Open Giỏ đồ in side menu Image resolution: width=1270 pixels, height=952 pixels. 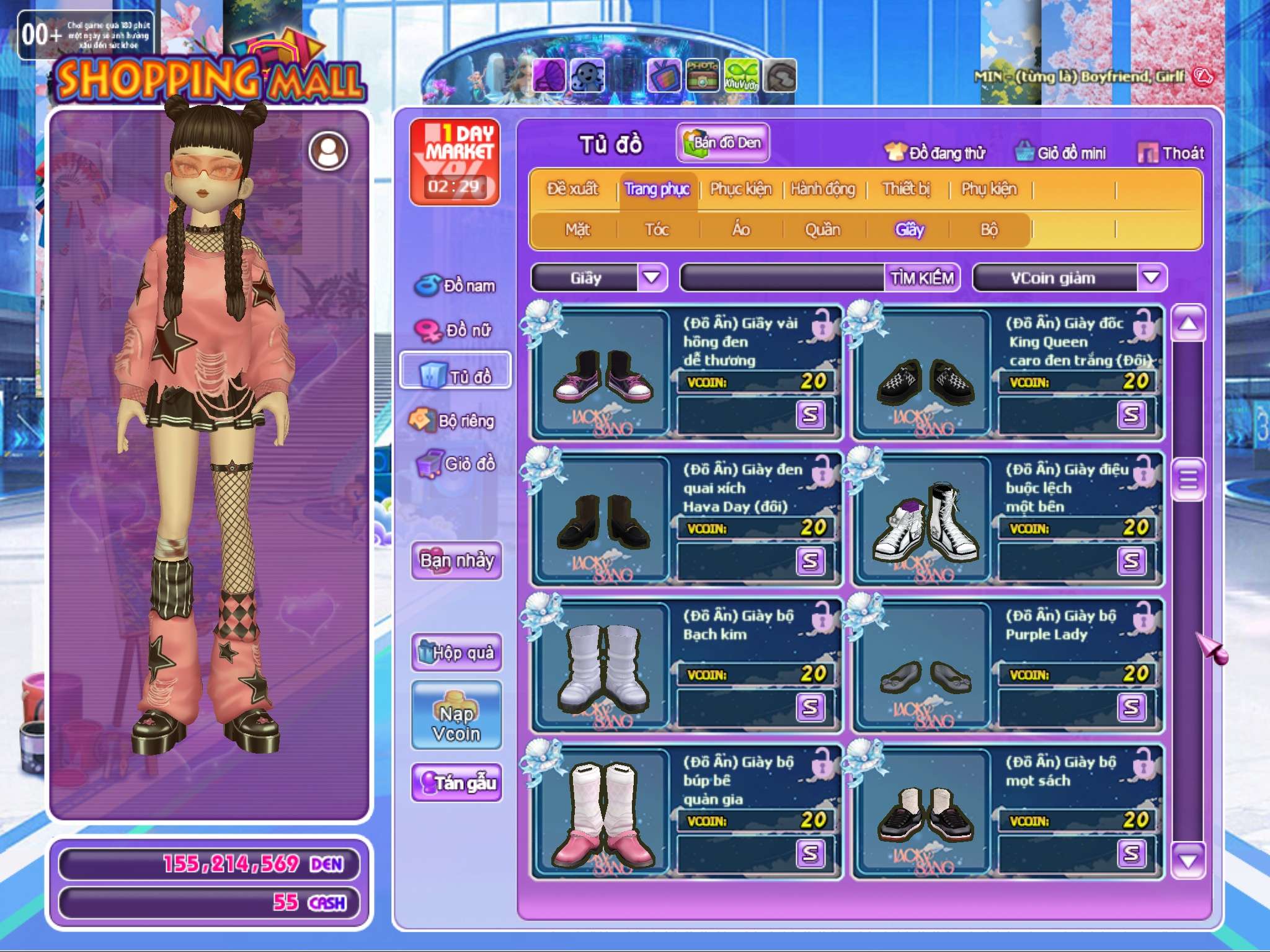click(456, 464)
